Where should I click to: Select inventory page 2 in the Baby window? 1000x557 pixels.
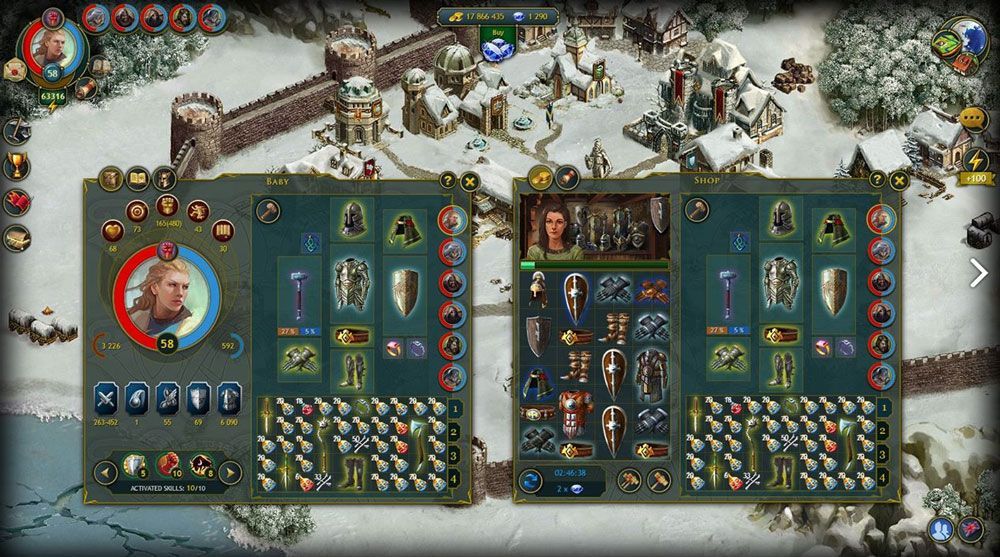454,430
